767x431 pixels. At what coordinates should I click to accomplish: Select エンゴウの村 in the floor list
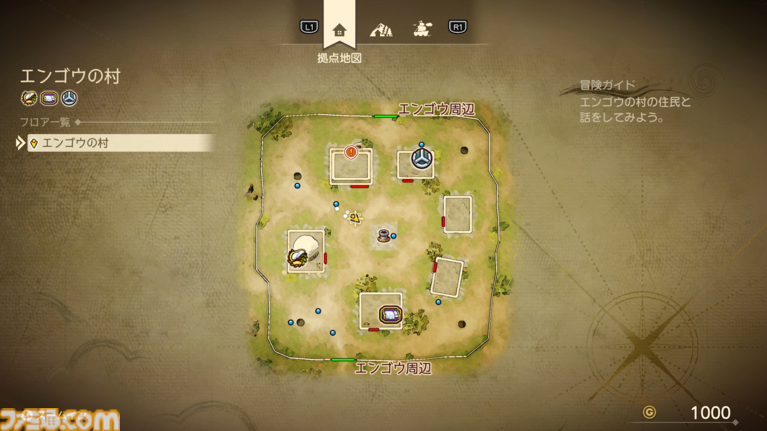tap(116, 143)
